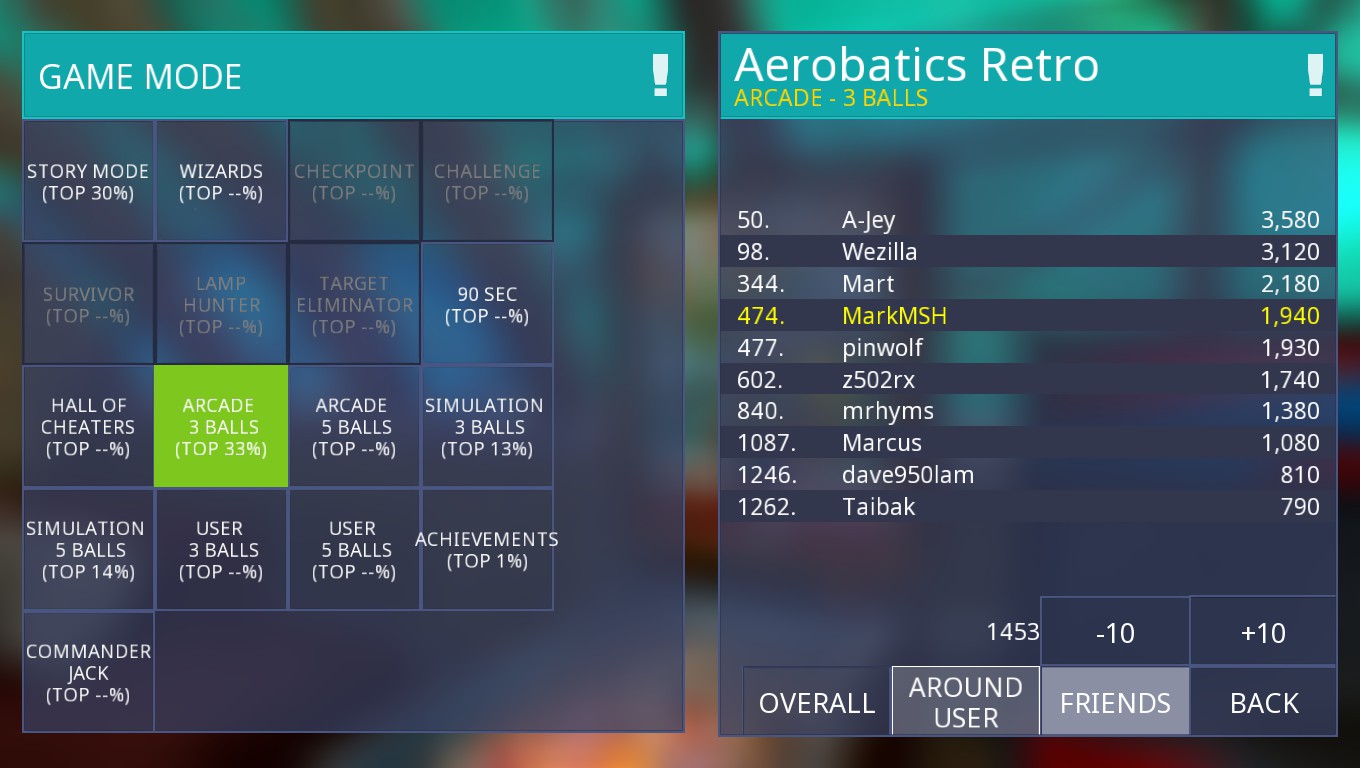The width and height of the screenshot is (1360, 768).
Task: Open Simulation 5 Balls leaderboard
Action: 88,550
